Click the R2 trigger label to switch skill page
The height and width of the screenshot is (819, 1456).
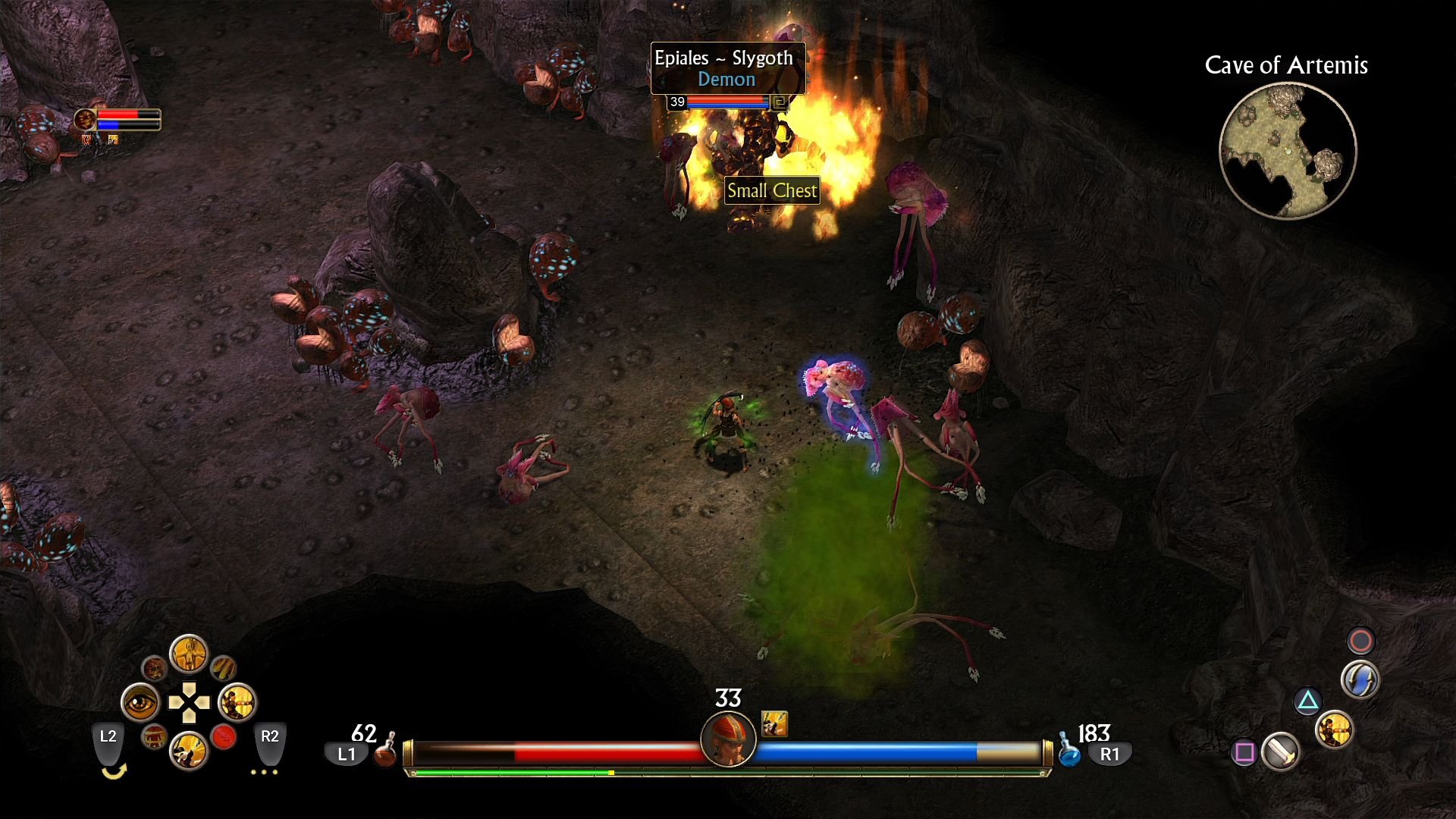pos(270,735)
